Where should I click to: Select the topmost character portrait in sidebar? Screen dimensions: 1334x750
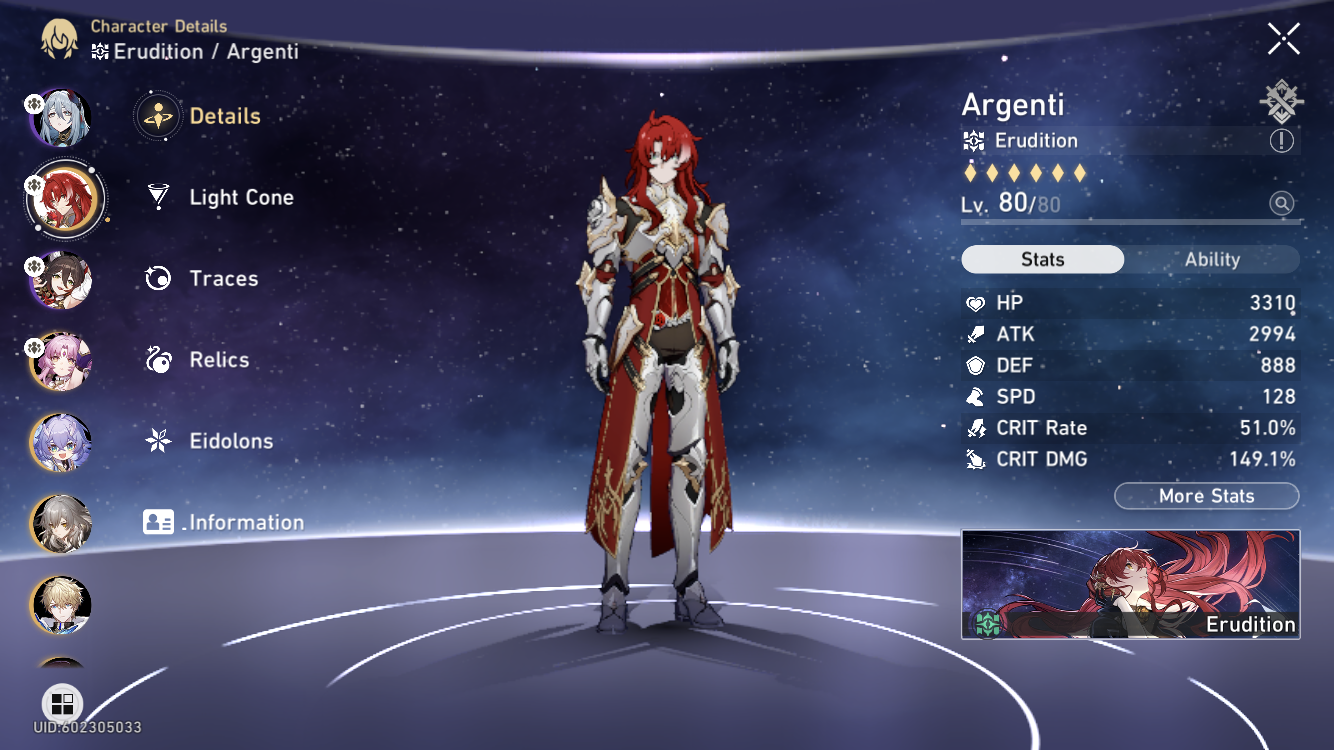click(60, 117)
